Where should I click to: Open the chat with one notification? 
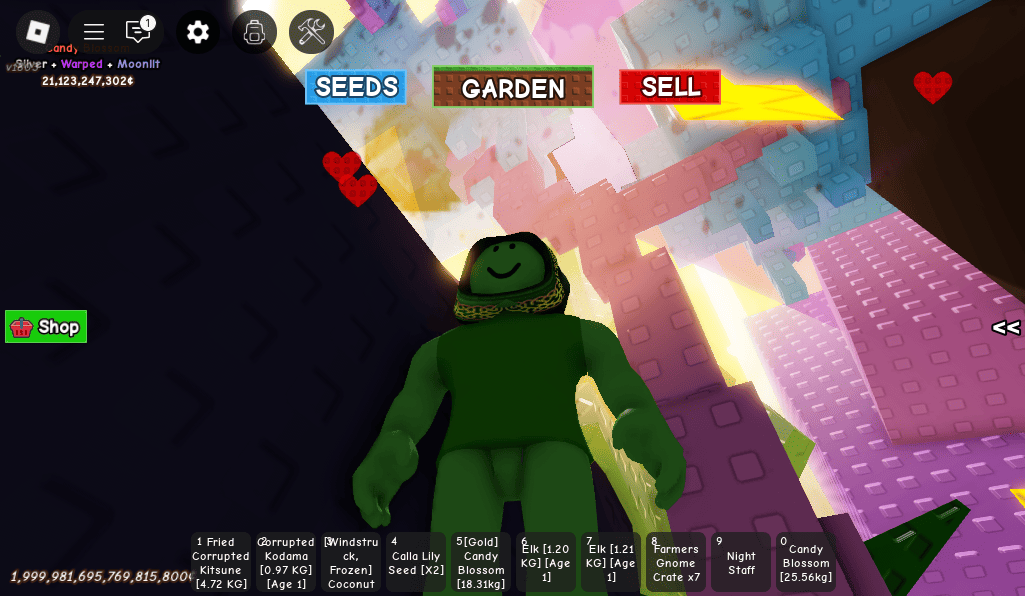[138, 32]
